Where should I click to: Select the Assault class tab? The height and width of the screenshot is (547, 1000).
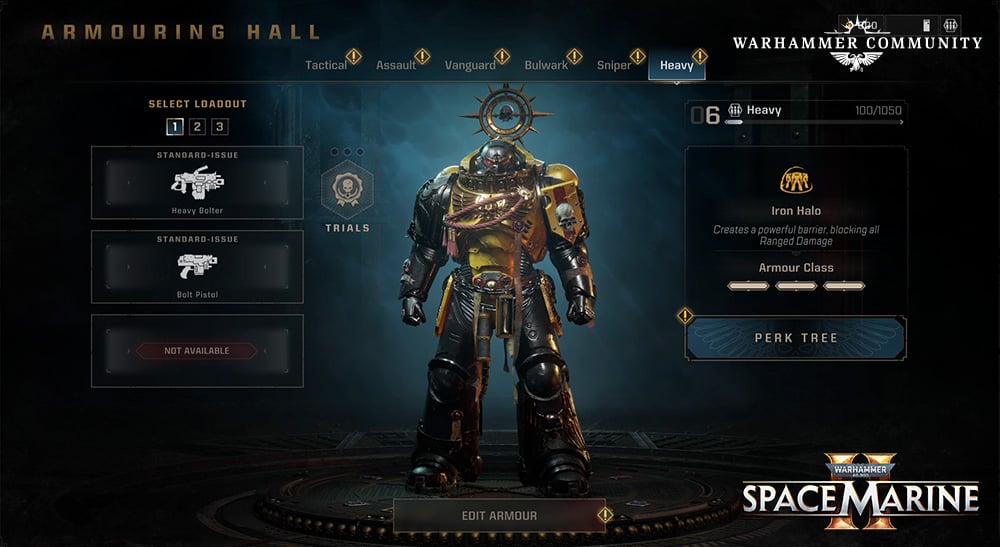click(x=396, y=66)
